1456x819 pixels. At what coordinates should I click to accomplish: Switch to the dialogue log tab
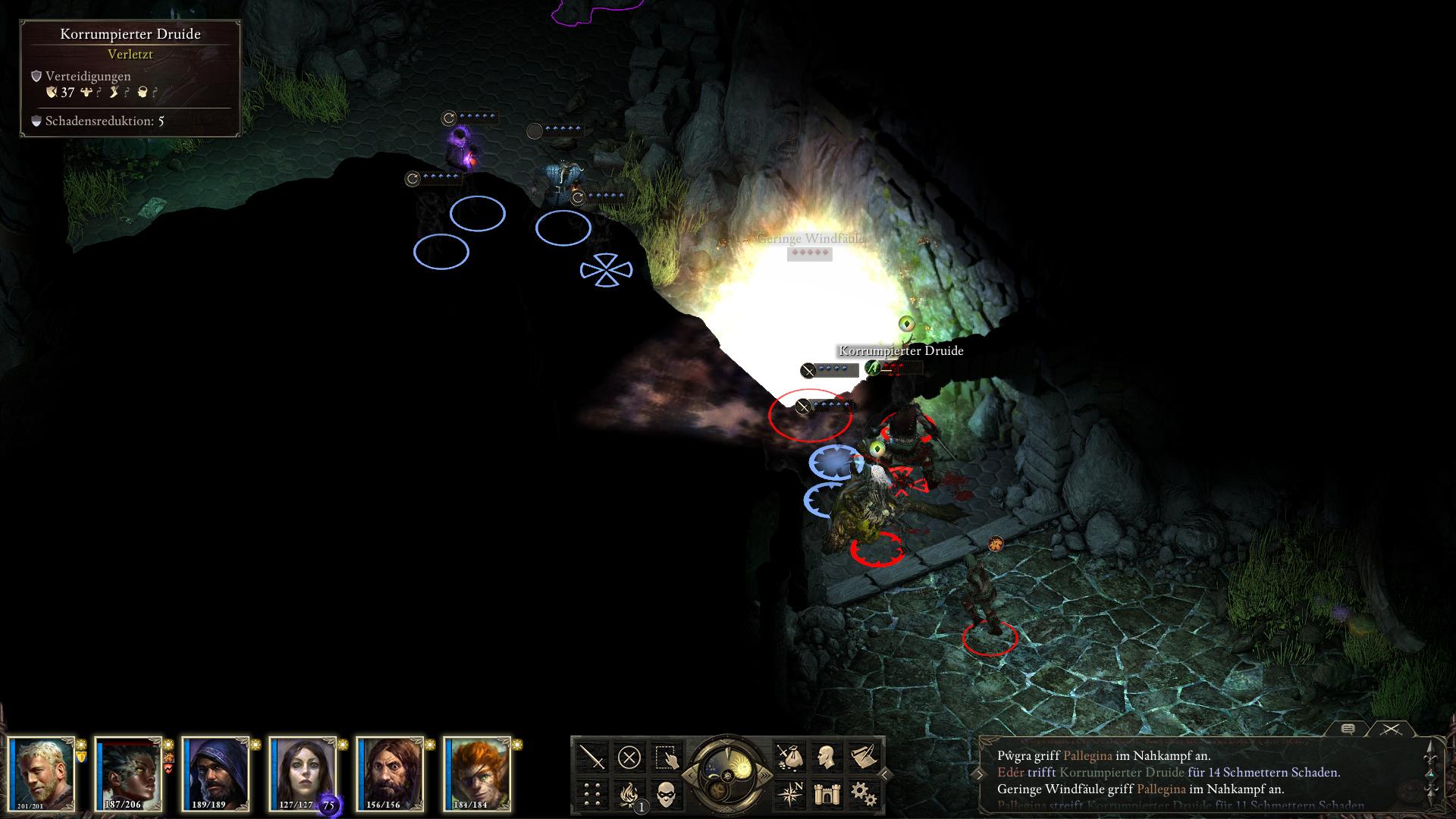tap(1348, 729)
